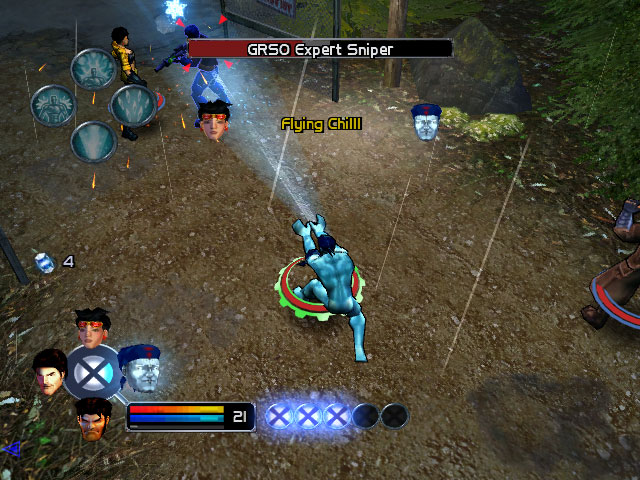640x480 pixels.
Task: Activate the armored figure power icon
Action: [x=53, y=106]
